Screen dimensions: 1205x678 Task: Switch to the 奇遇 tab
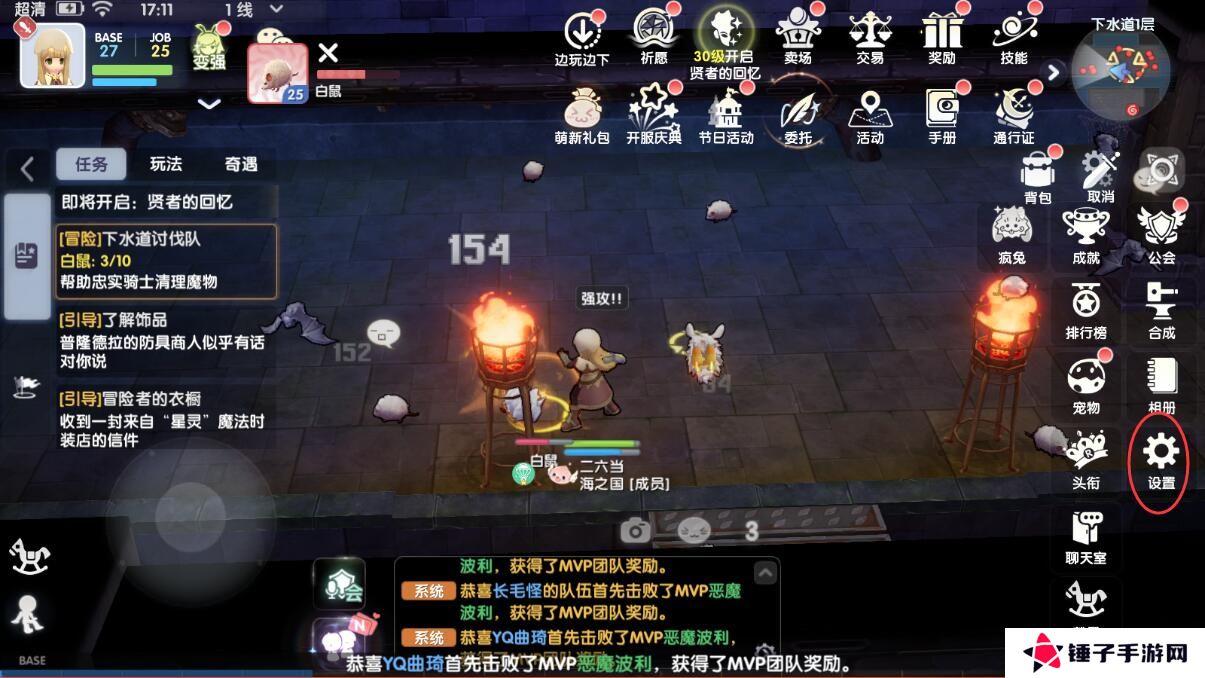tap(240, 164)
